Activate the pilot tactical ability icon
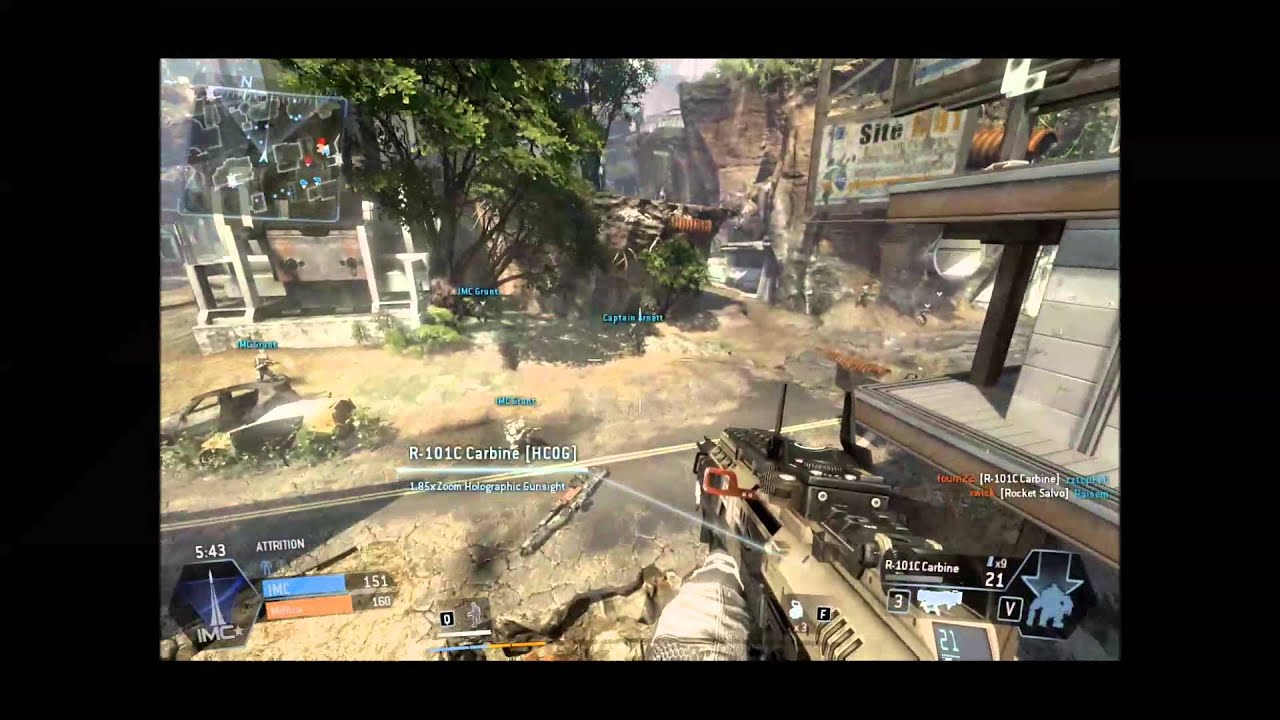The image size is (1280, 720). coord(475,616)
